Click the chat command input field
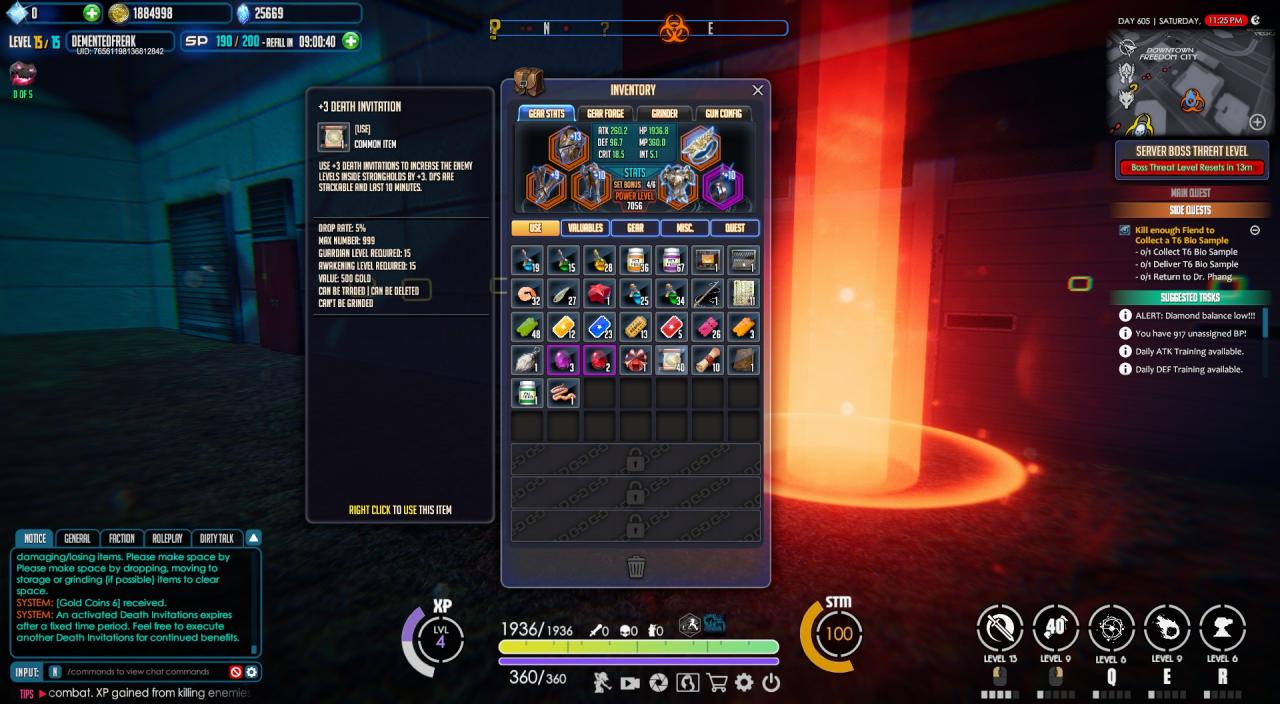 click(x=145, y=672)
